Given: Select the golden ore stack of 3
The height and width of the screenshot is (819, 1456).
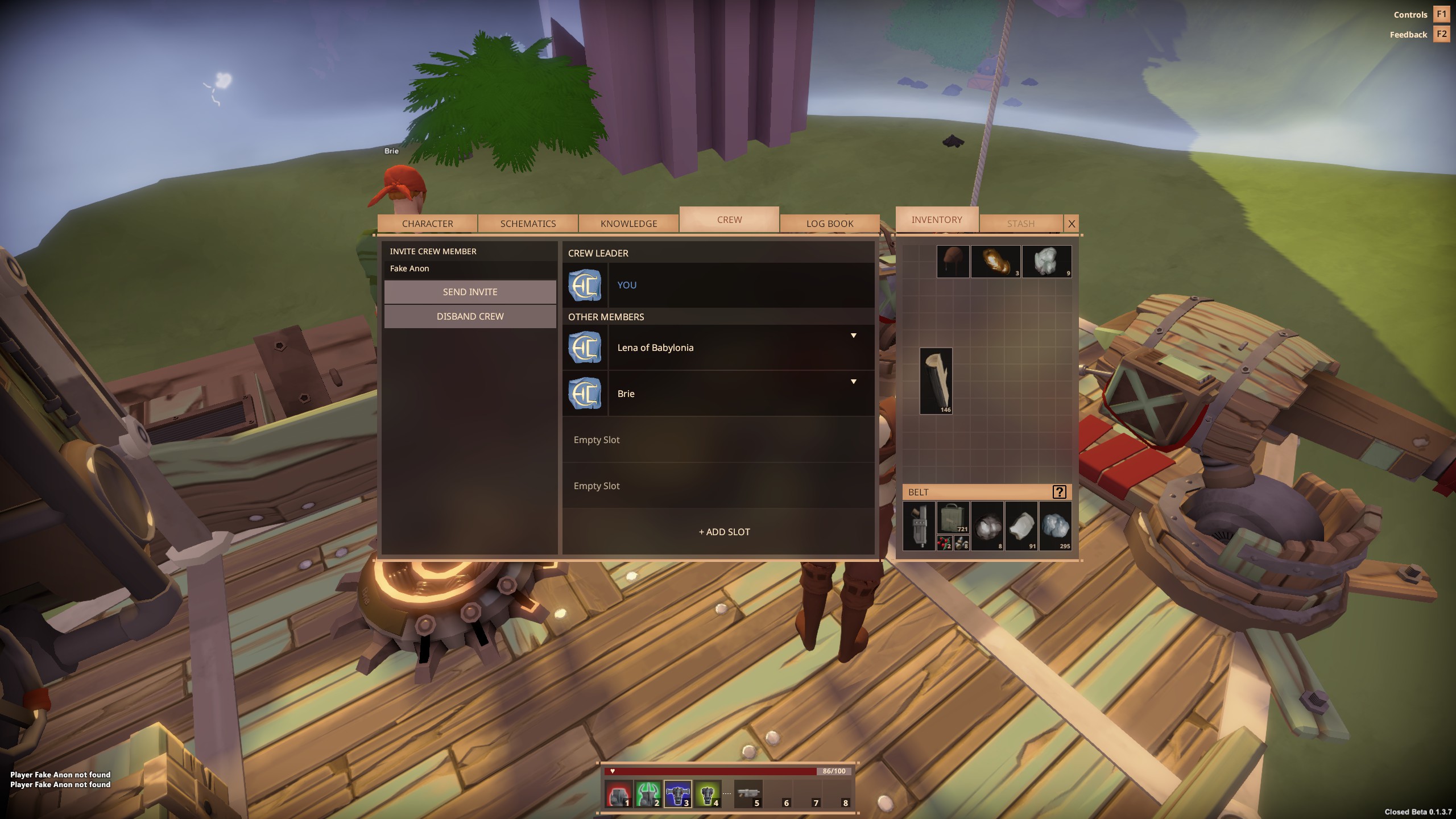Looking at the screenshot, I should click(995, 262).
